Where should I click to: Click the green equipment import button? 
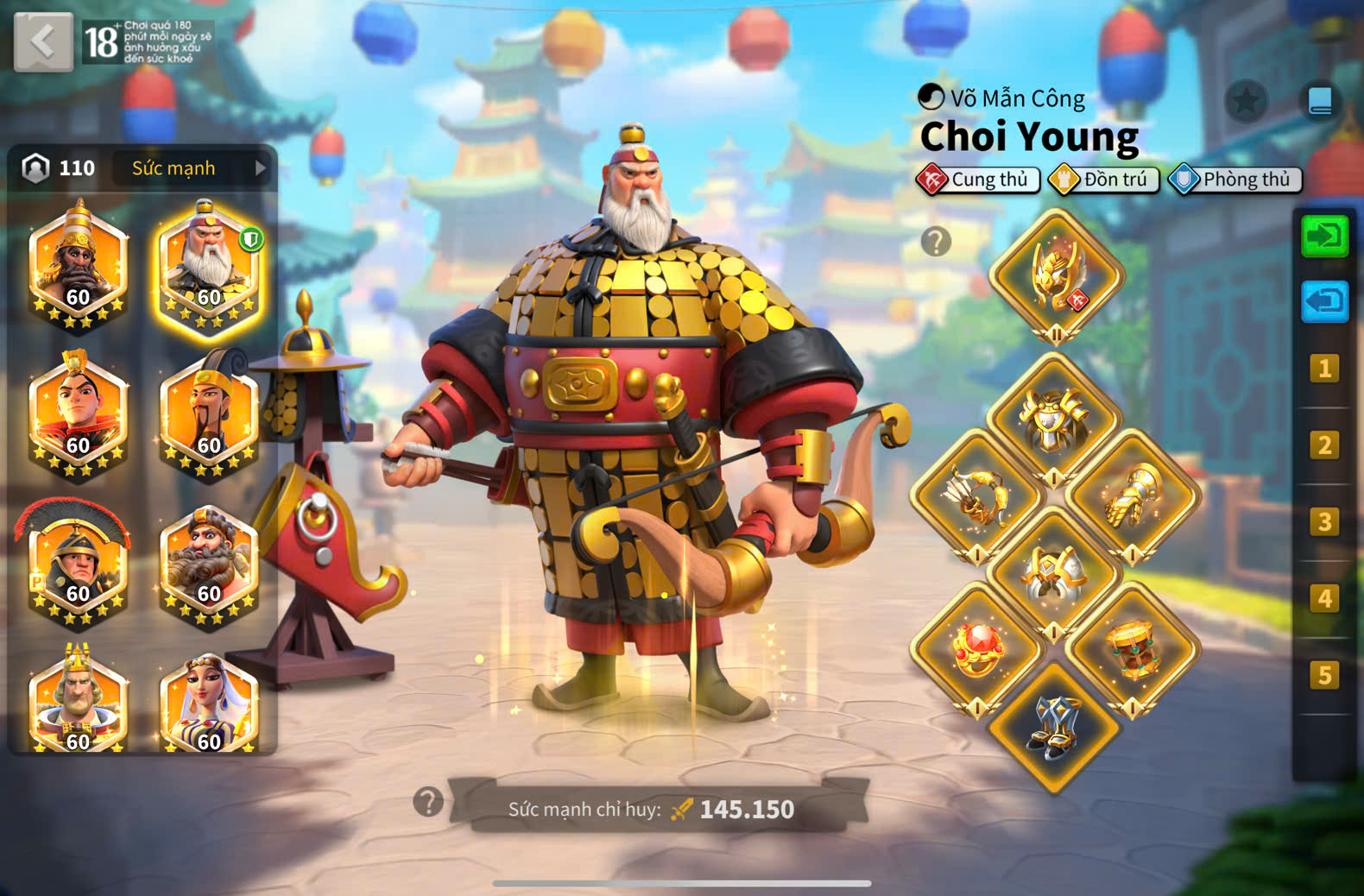[x=1324, y=237]
